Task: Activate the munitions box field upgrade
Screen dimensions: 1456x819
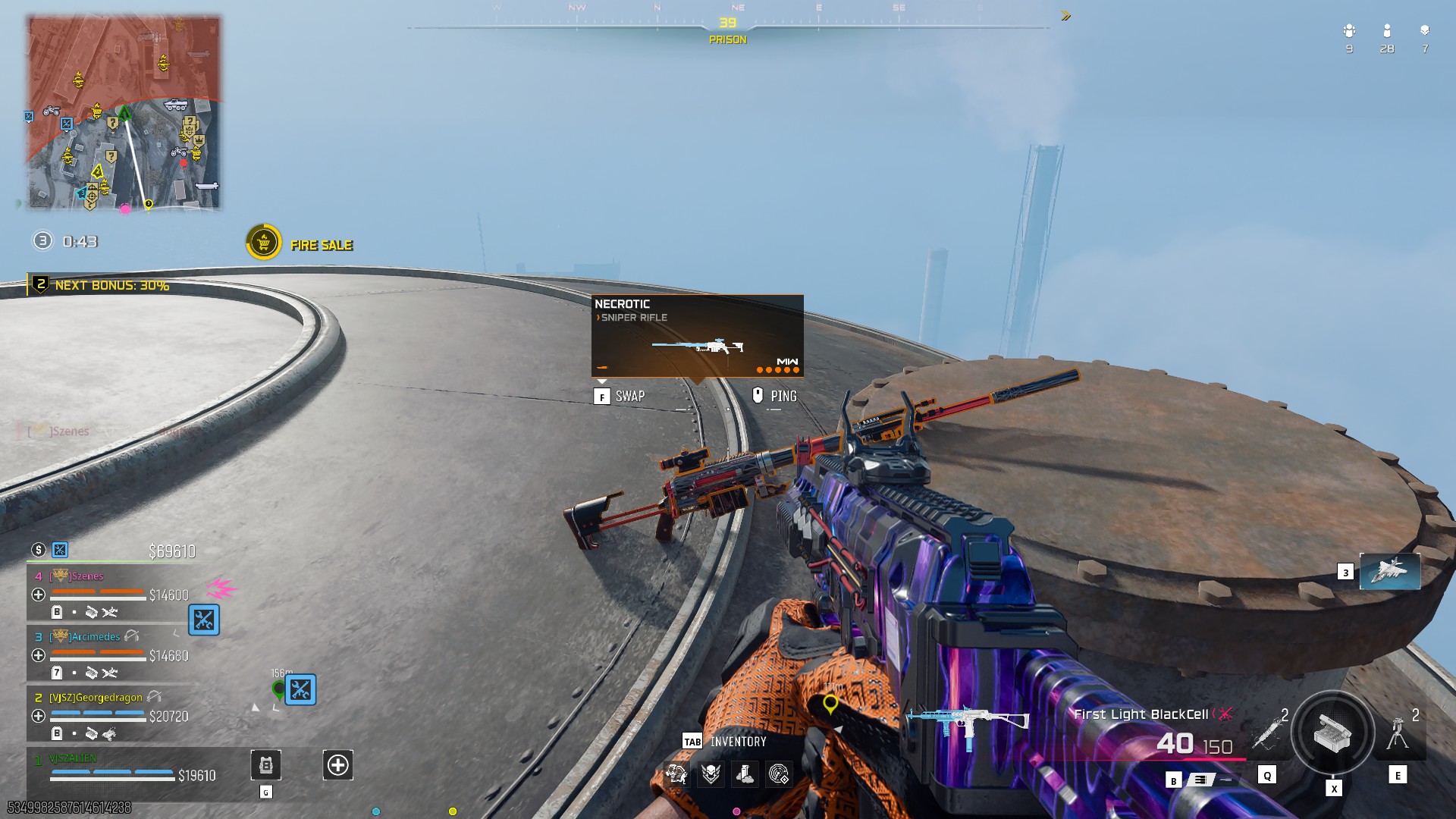Action: [x=1332, y=733]
